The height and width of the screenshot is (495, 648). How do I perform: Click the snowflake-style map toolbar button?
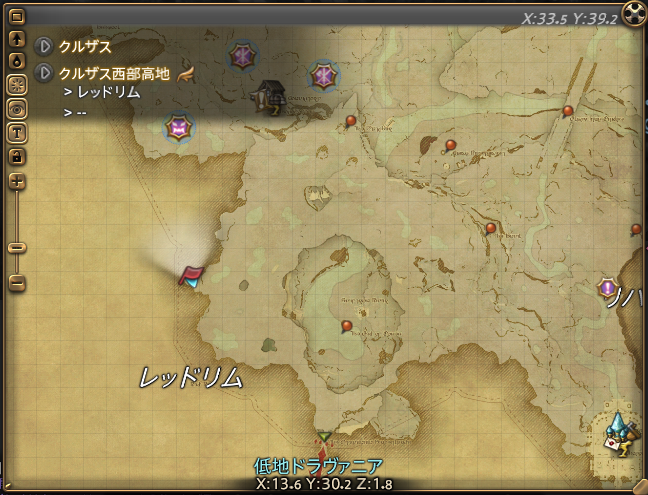tap(16, 84)
